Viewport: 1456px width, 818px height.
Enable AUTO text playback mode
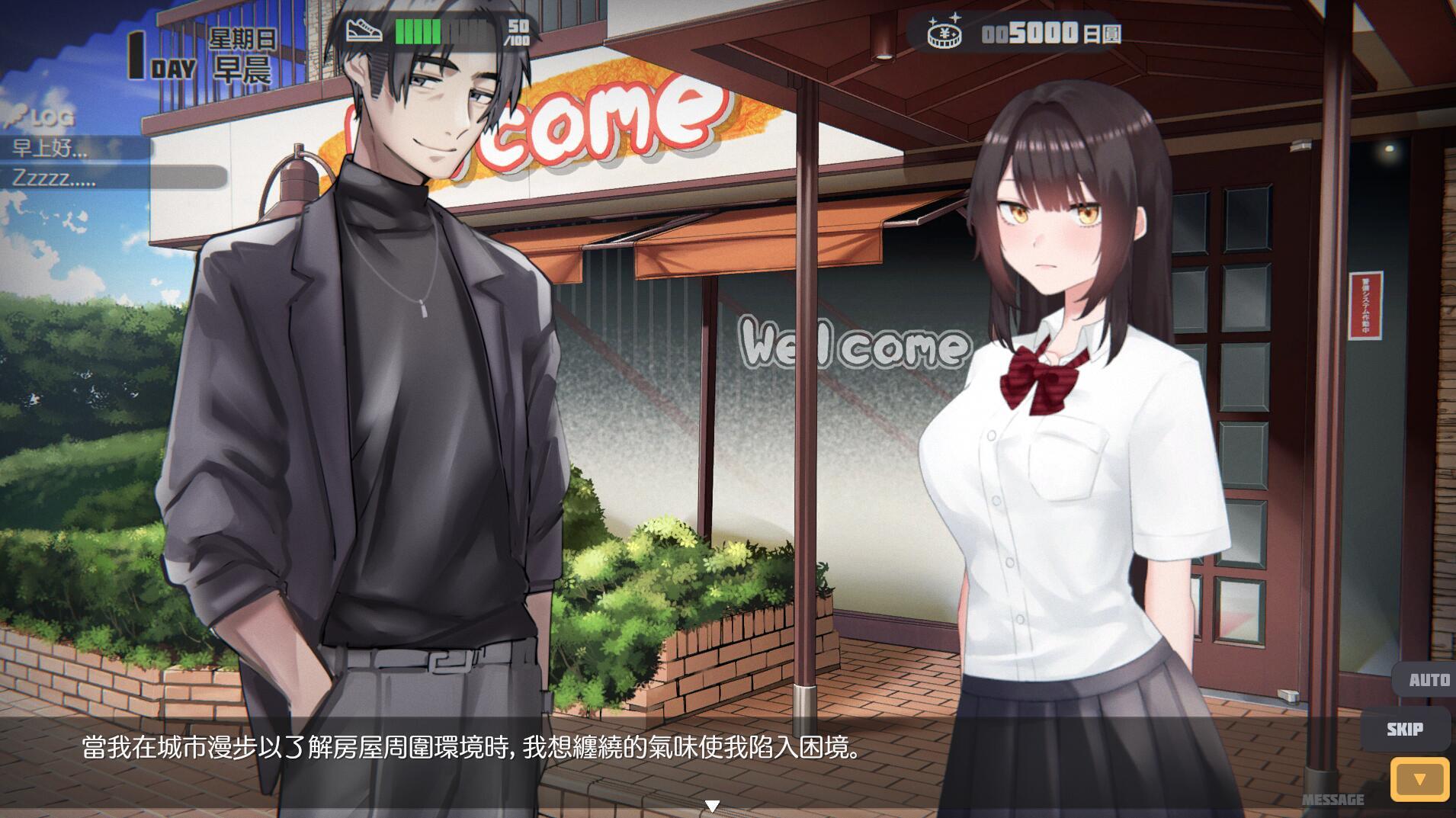tap(1428, 678)
